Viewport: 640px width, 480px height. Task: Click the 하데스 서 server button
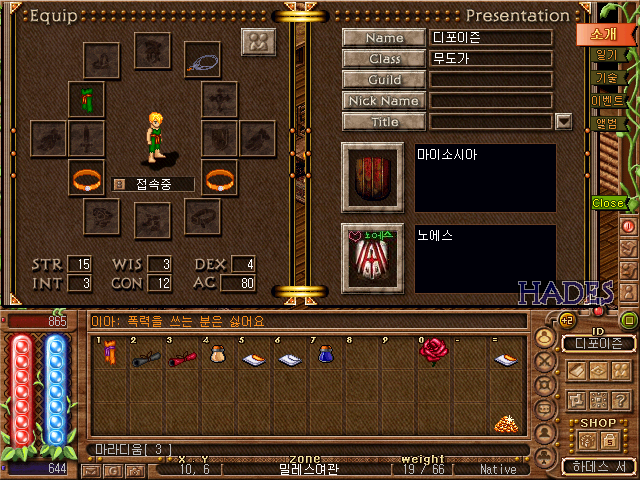(594, 466)
